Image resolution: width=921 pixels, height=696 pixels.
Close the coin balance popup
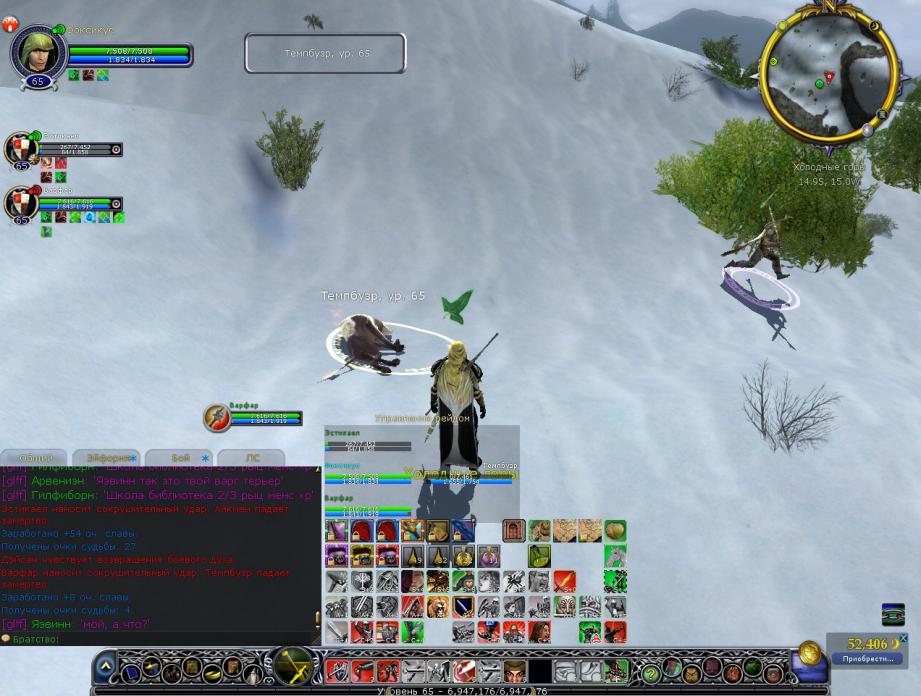(x=903, y=638)
